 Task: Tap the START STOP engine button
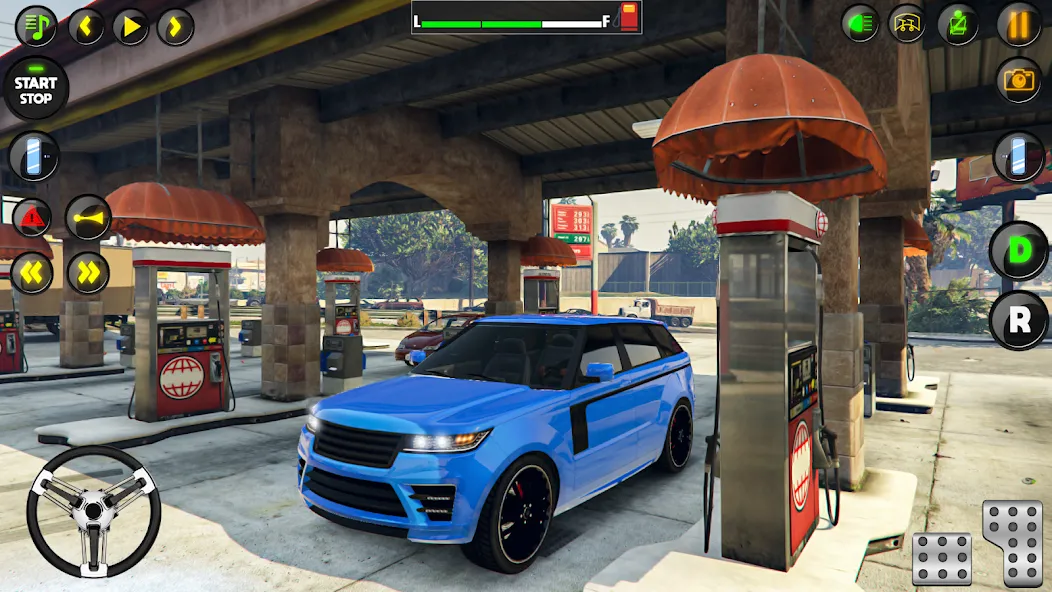(36, 88)
